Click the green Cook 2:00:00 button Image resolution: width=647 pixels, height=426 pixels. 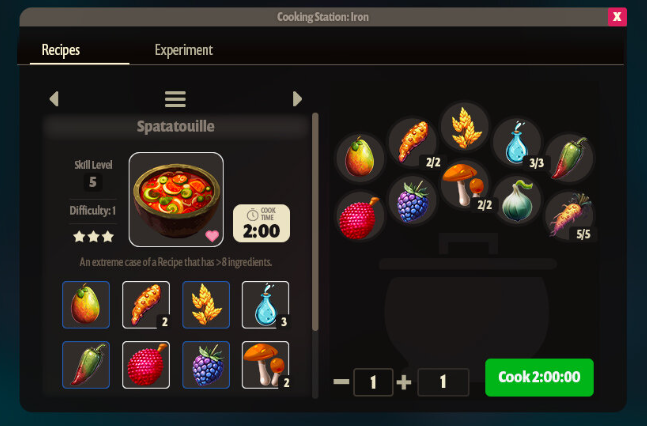(539, 379)
